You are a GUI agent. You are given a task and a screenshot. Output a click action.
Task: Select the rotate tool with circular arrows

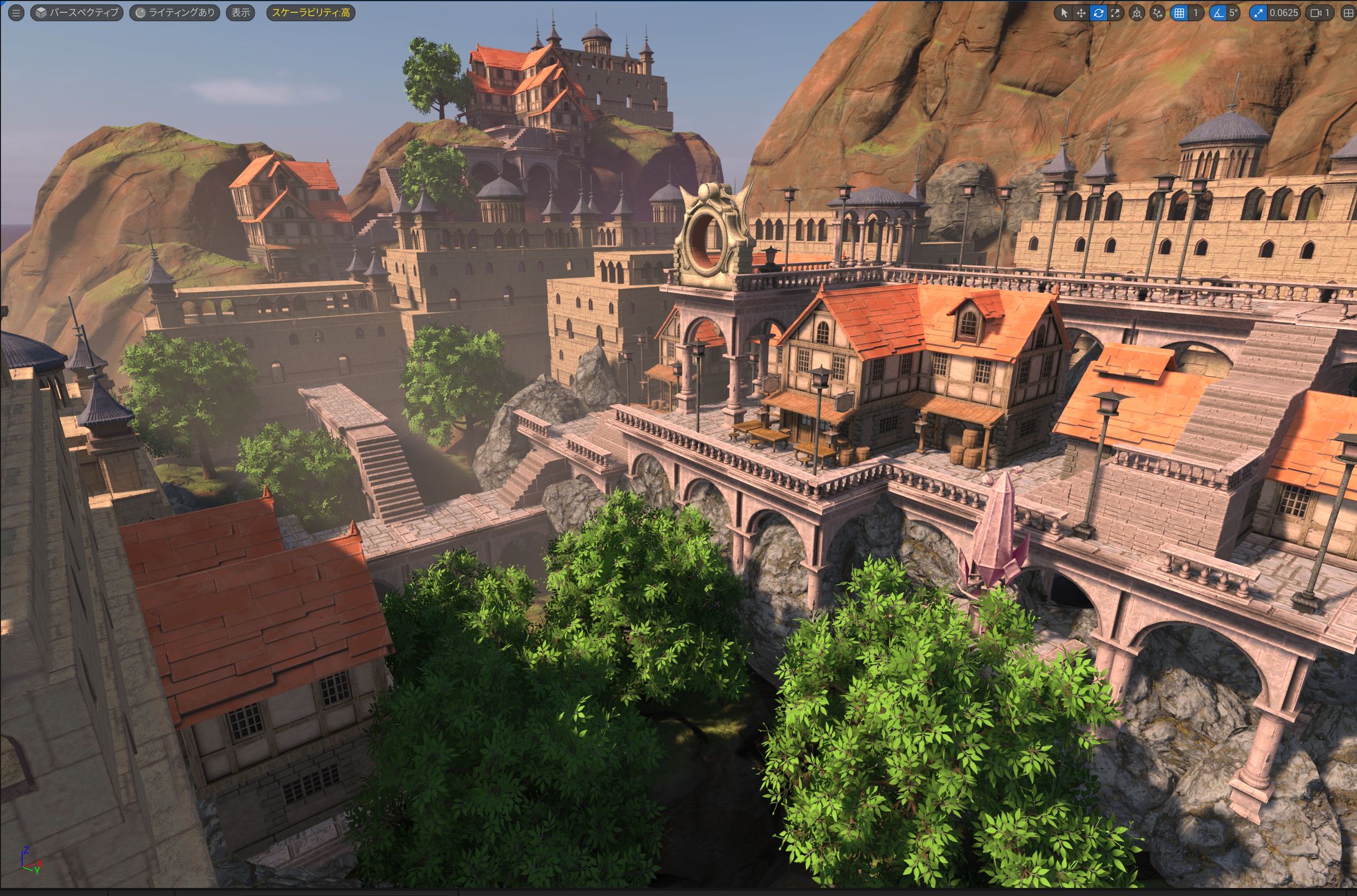click(1099, 13)
